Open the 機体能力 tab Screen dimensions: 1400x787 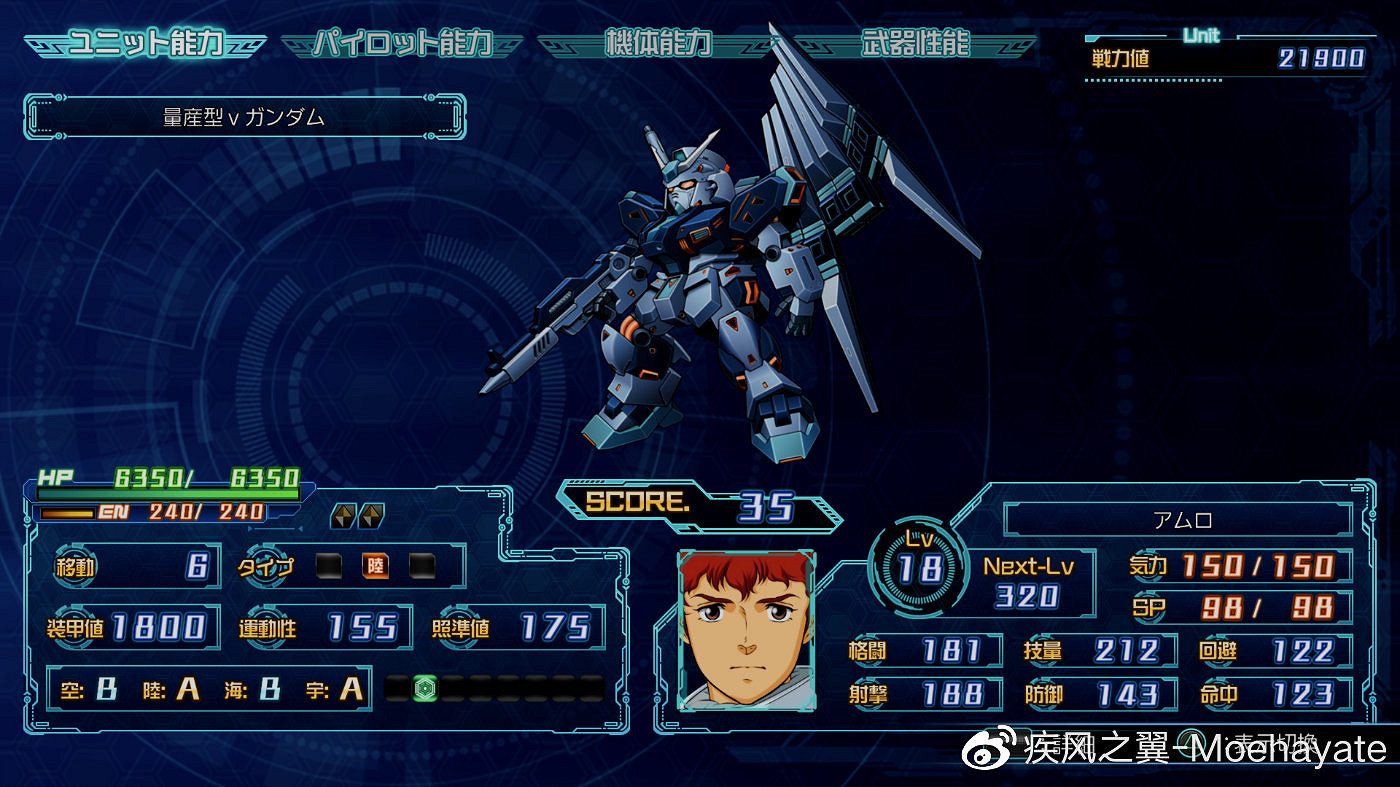(658, 44)
